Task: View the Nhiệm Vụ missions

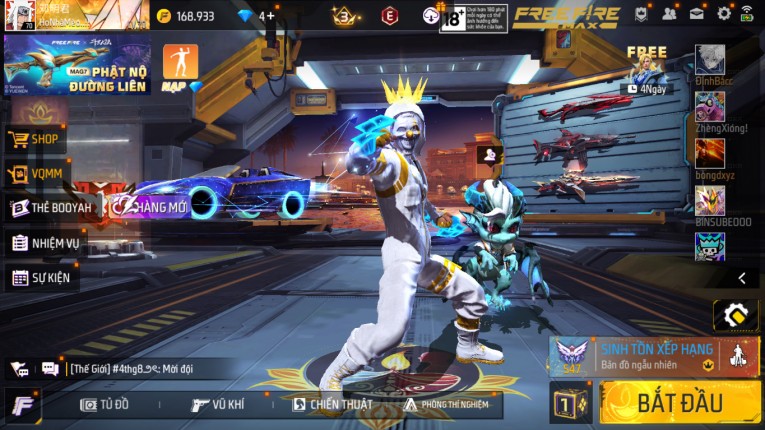Action: click(x=46, y=243)
